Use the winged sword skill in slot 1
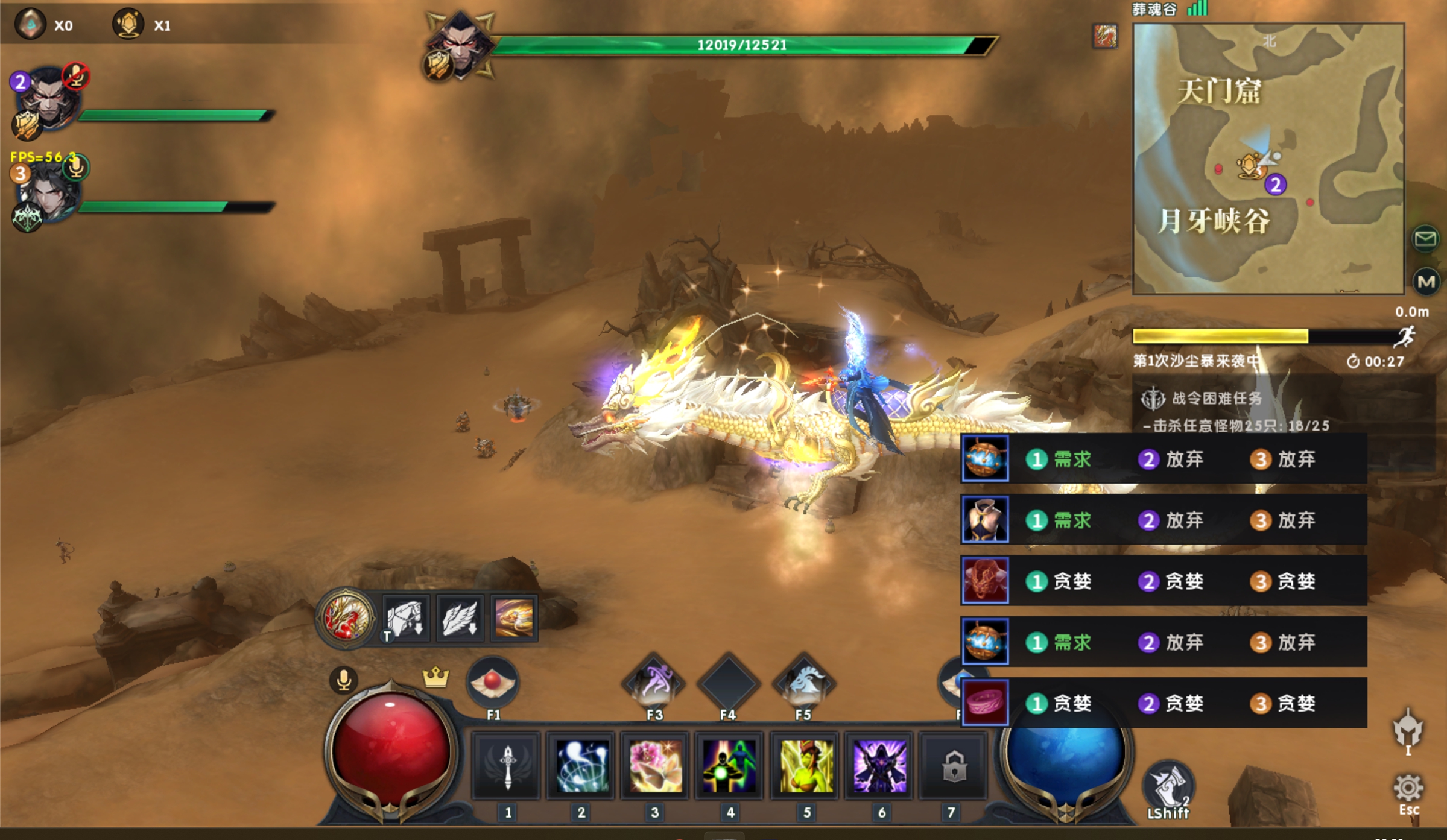 tap(507, 766)
